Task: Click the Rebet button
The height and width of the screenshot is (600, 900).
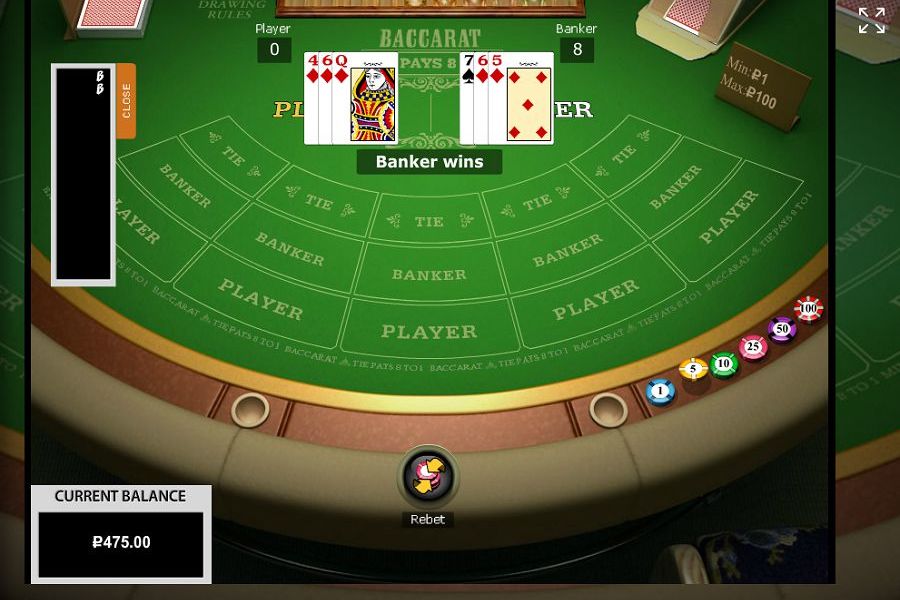Action: (428, 477)
